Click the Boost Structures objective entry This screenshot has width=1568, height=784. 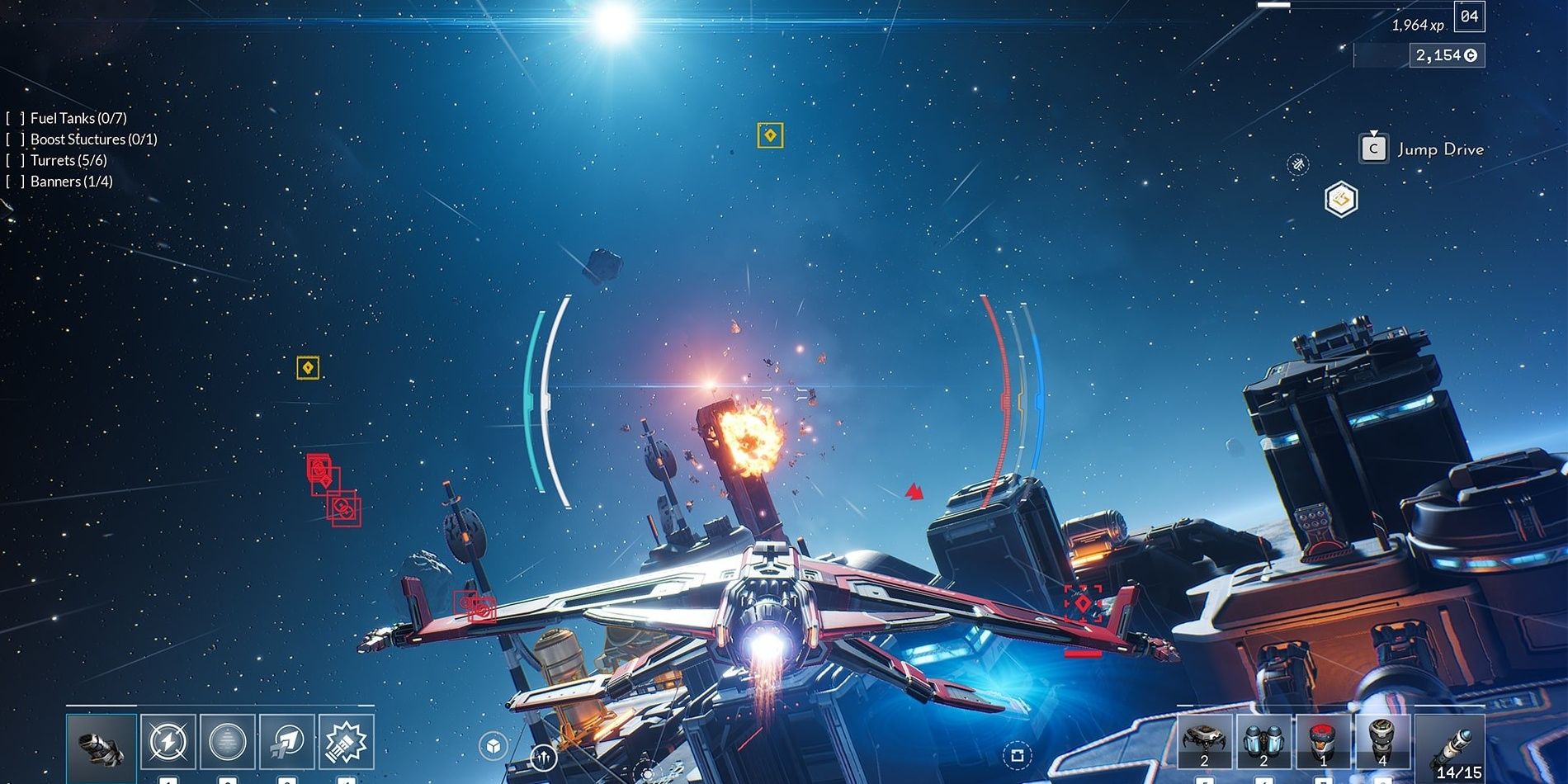(x=92, y=139)
